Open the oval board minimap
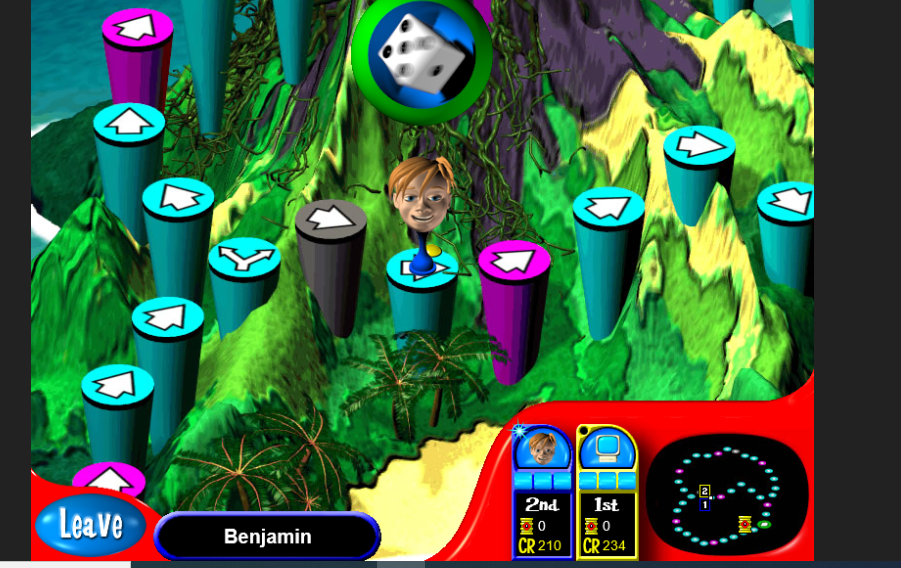901x568 pixels. (726, 494)
